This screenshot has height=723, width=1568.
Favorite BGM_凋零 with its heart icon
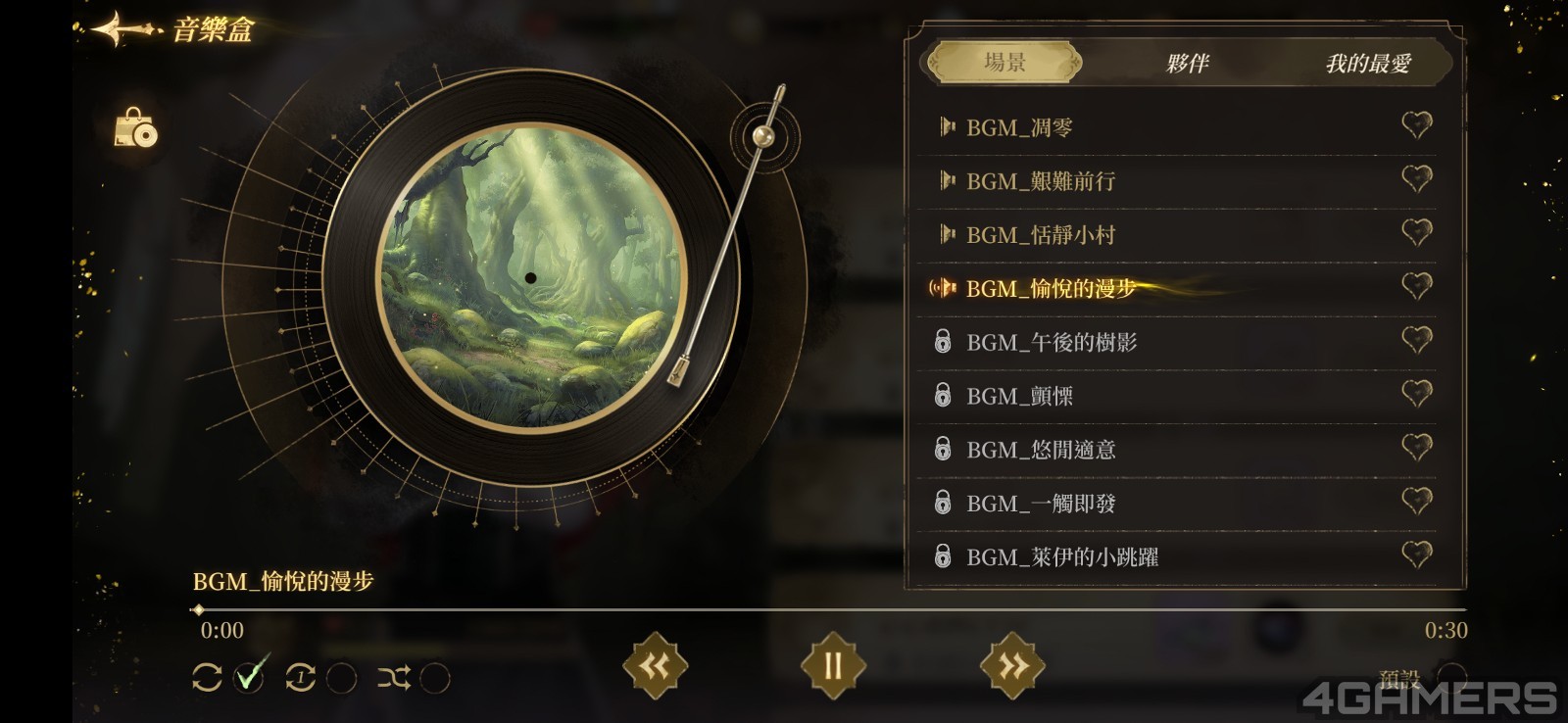[1416, 124]
